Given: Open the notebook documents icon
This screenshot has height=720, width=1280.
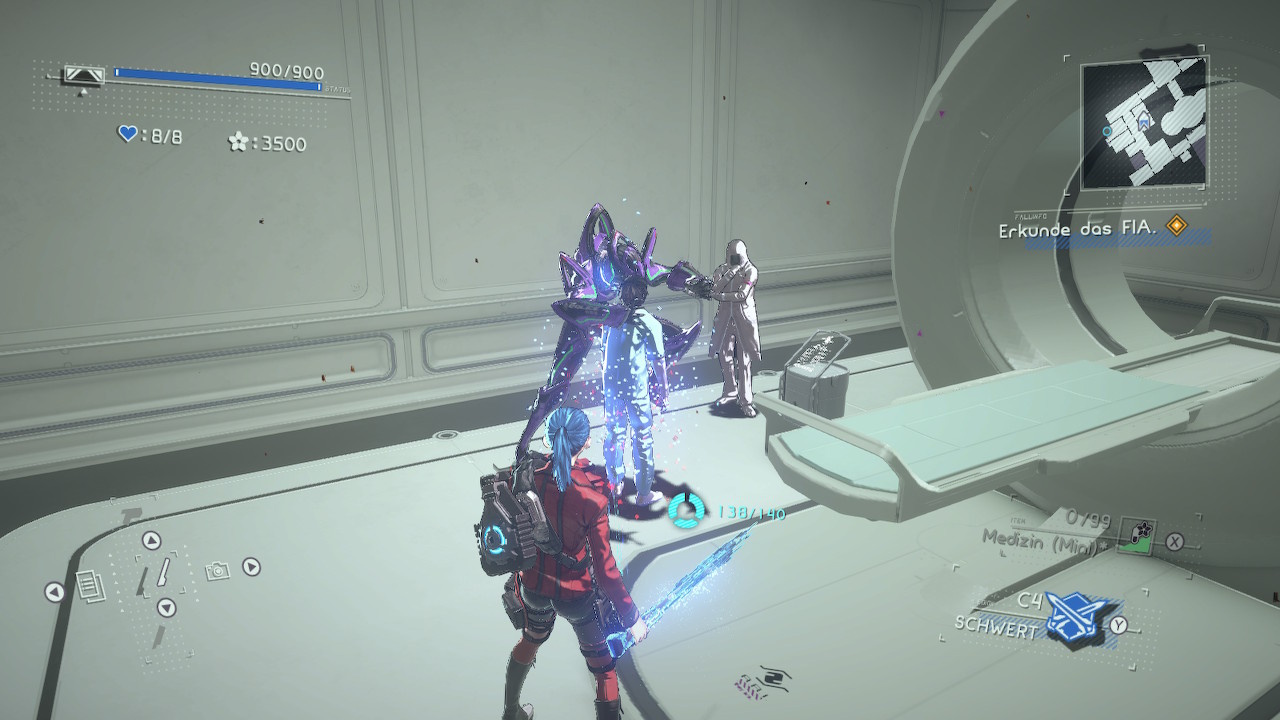Looking at the screenshot, I should tap(89, 587).
